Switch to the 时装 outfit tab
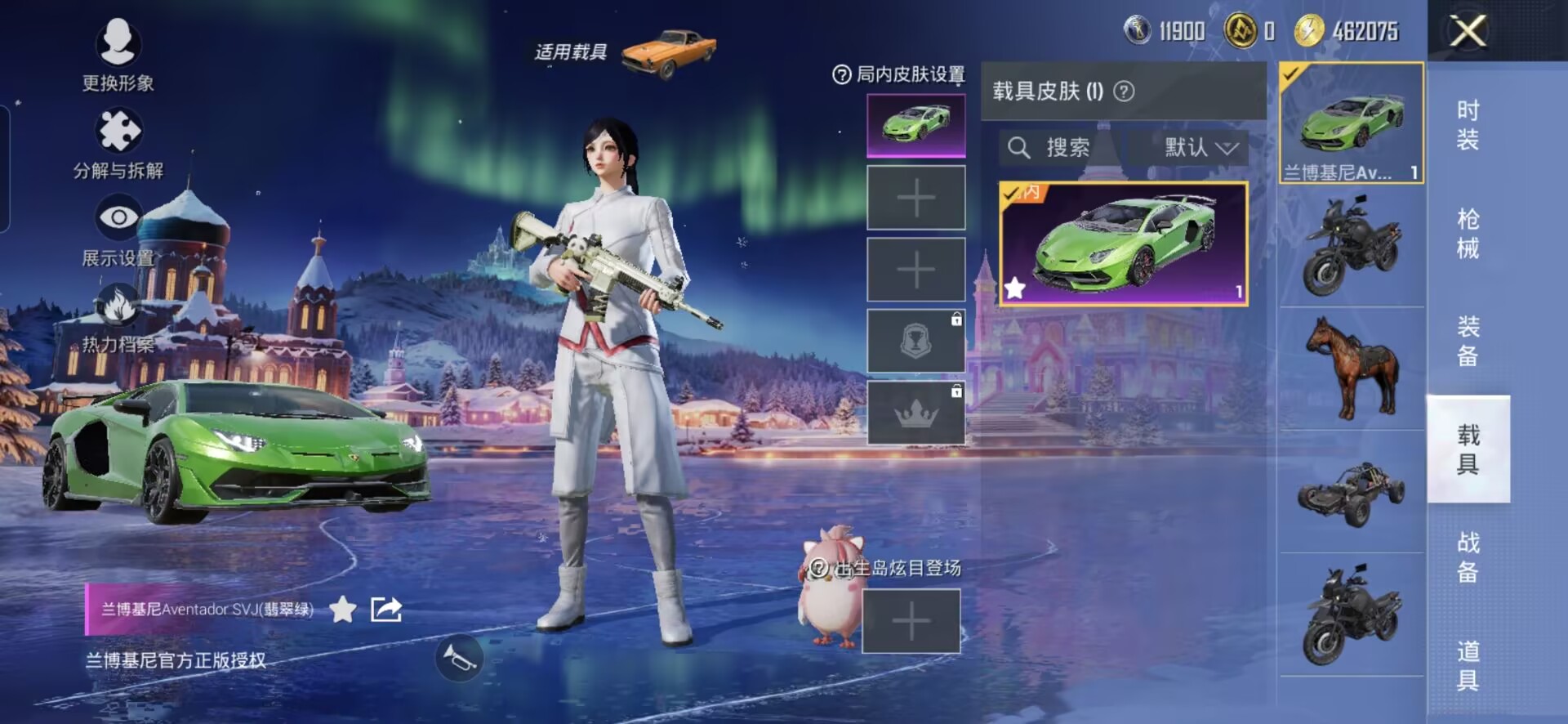 pyautogui.click(x=1468, y=124)
